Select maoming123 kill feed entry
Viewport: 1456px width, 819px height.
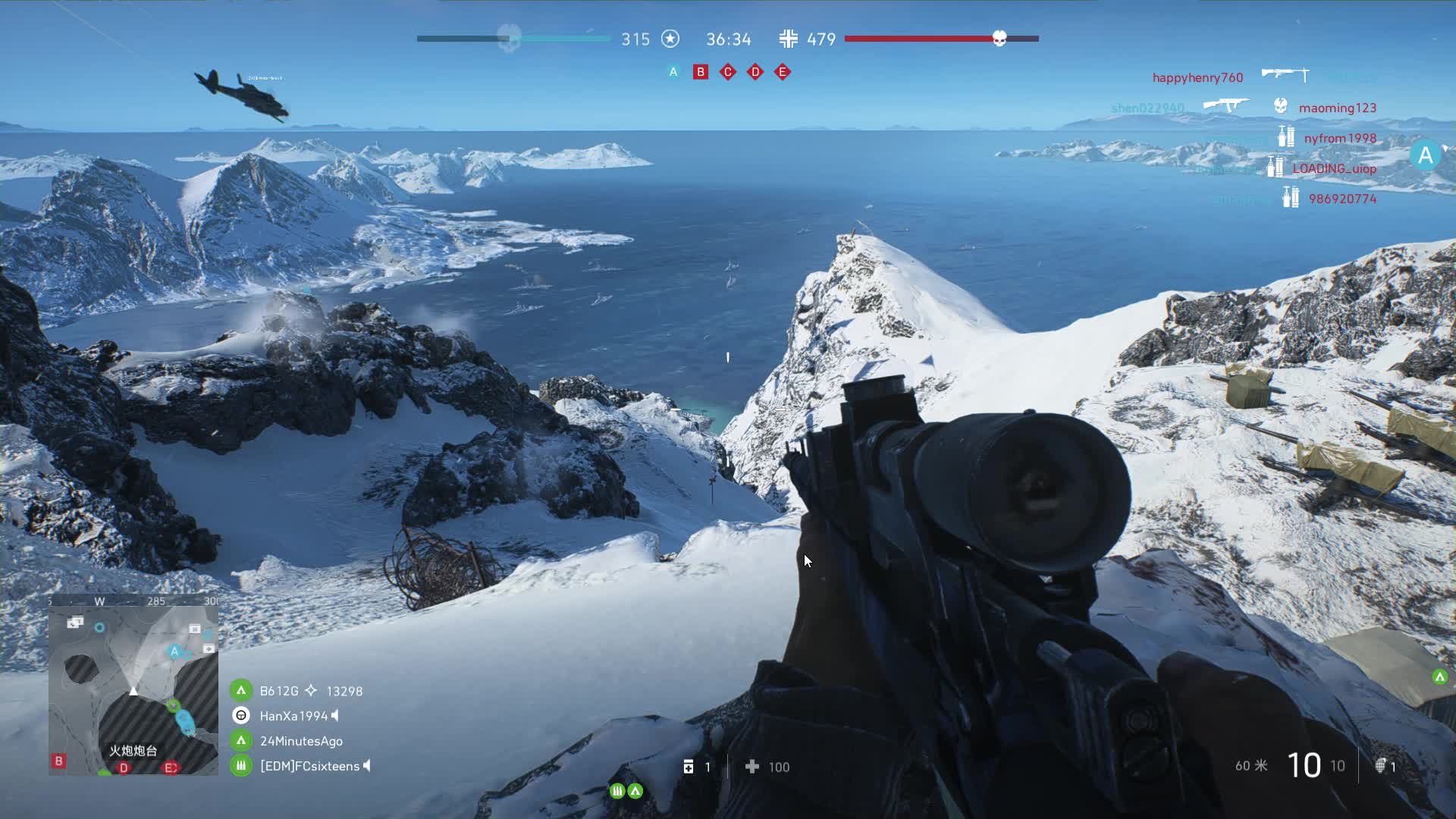pos(1337,108)
